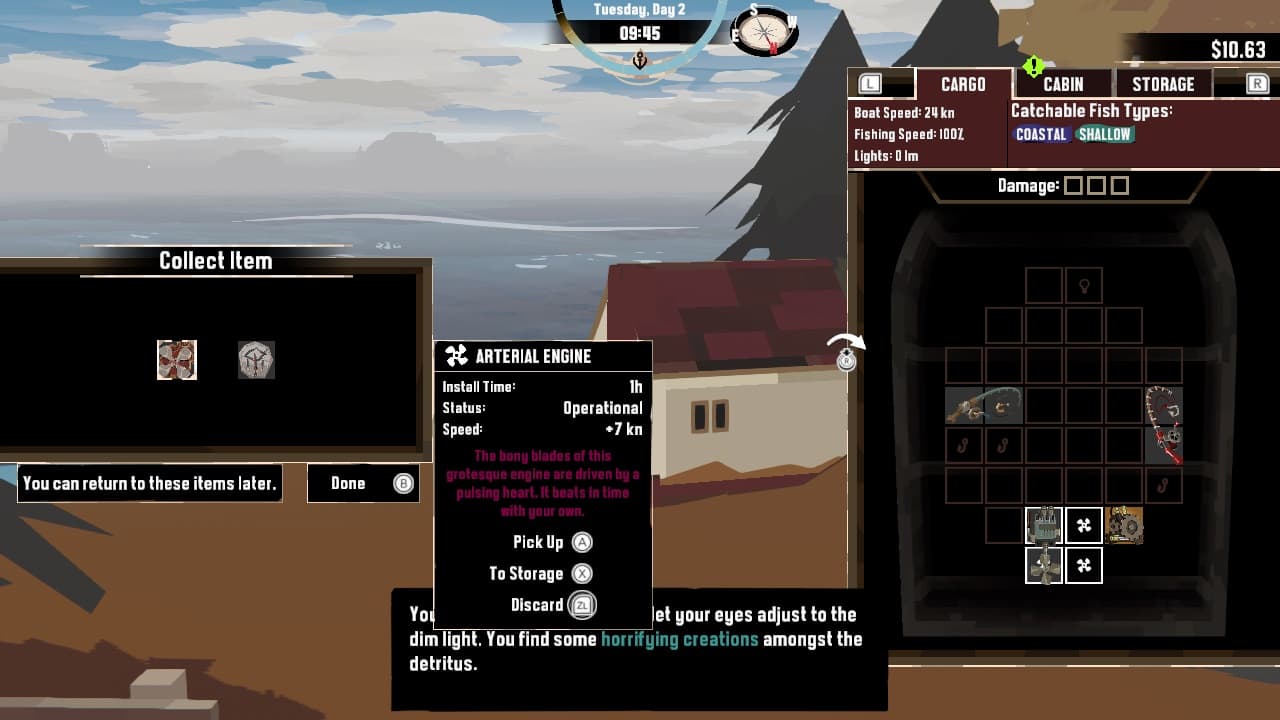Viewport: 1280px width, 720px height.
Task: Click the compass rose at the top of screen
Action: [763, 31]
